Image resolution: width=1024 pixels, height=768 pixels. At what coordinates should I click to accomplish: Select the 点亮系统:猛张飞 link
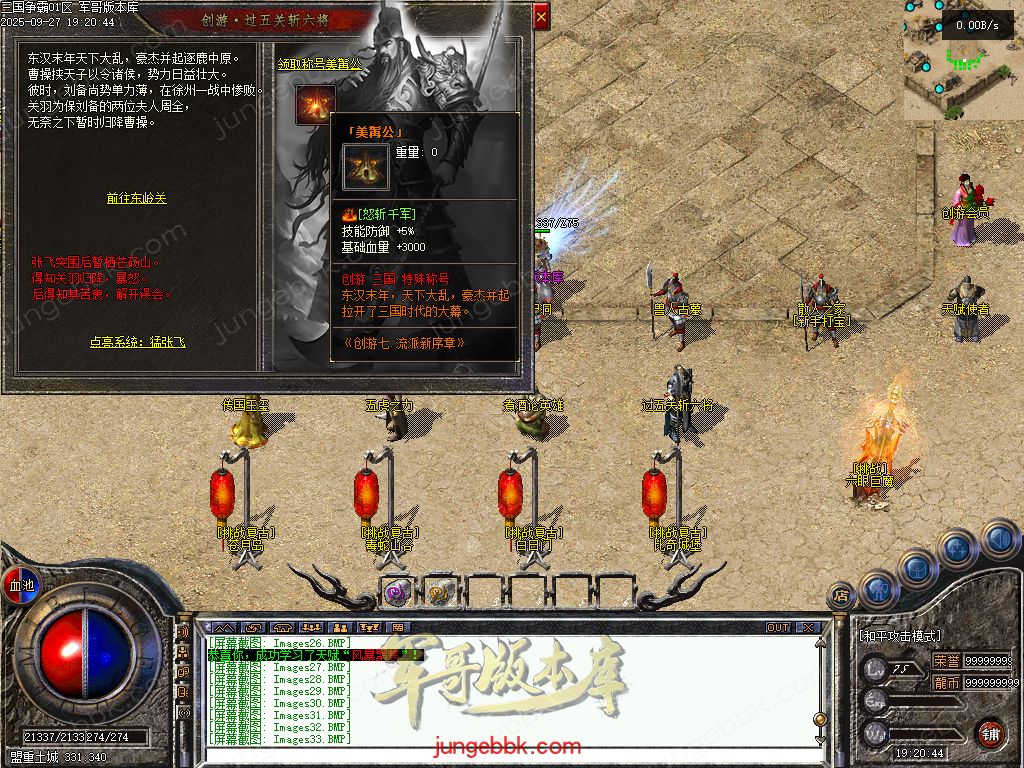[137, 342]
